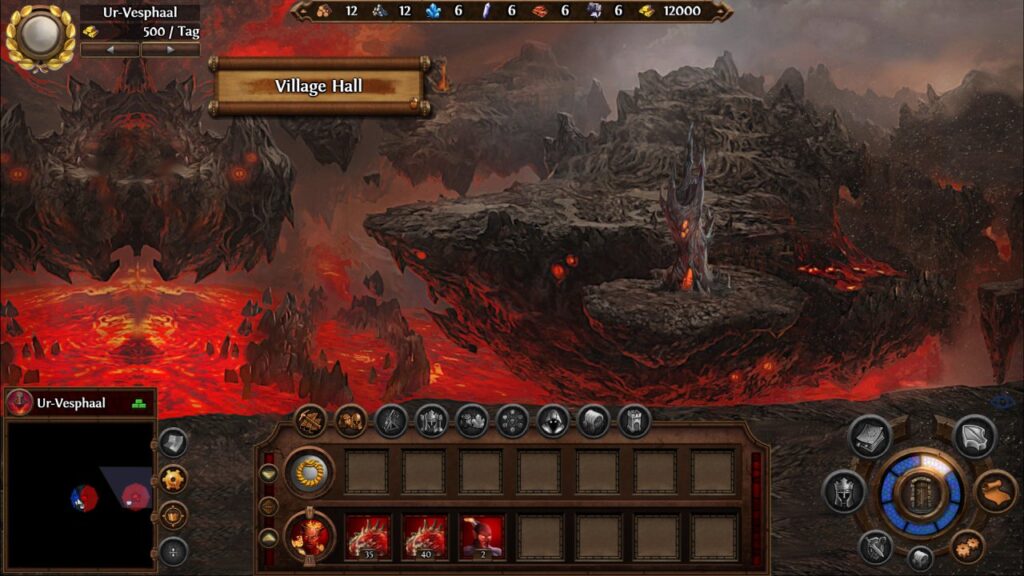Select the red-haired unit stack of 2
The height and width of the screenshot is (576, 1024).
coord(483,537)
